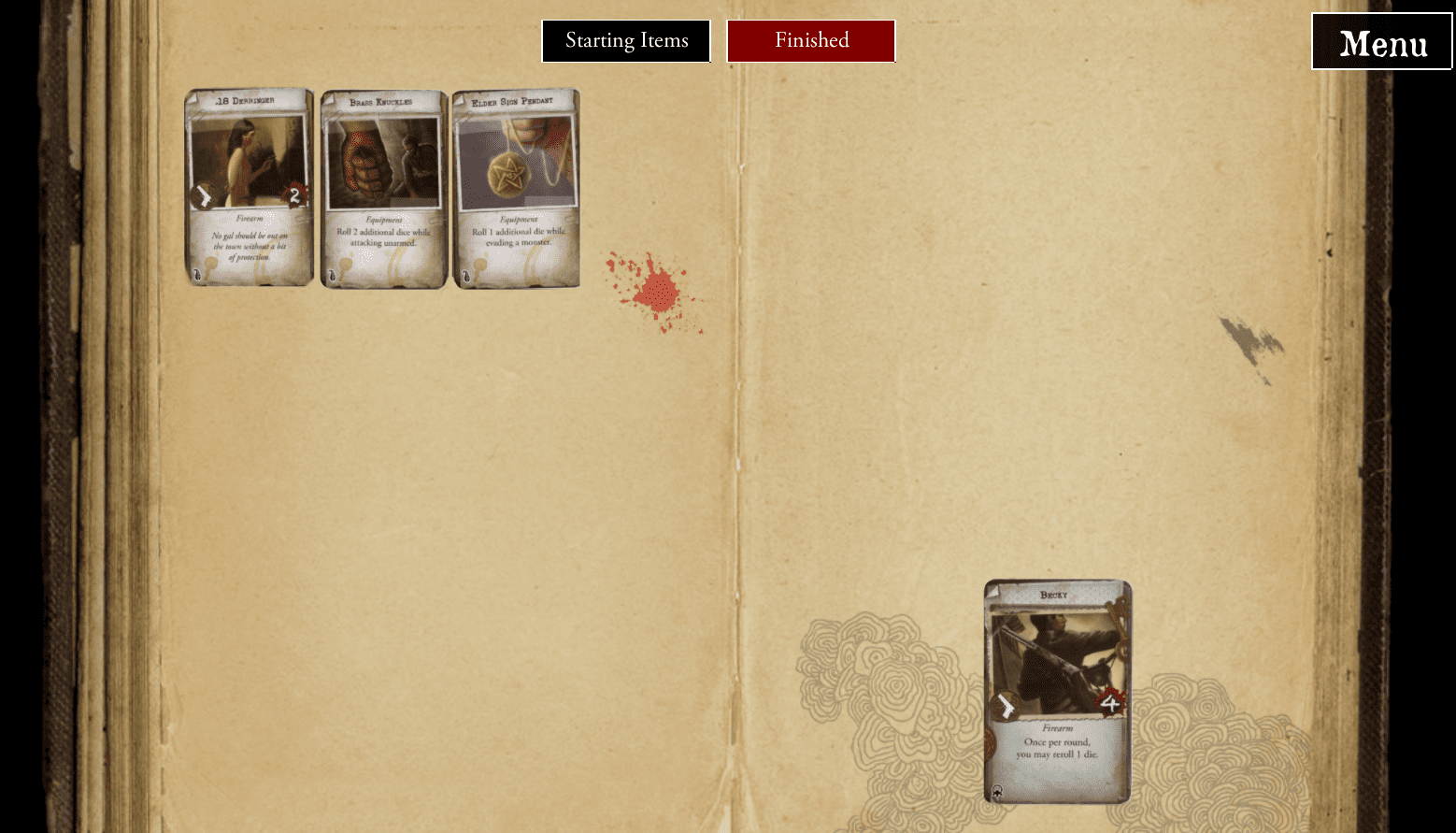Screen dimensions: 1456x833
Task: Click the monster trophy icon on Becky's card
Action: tap(997, 790)
